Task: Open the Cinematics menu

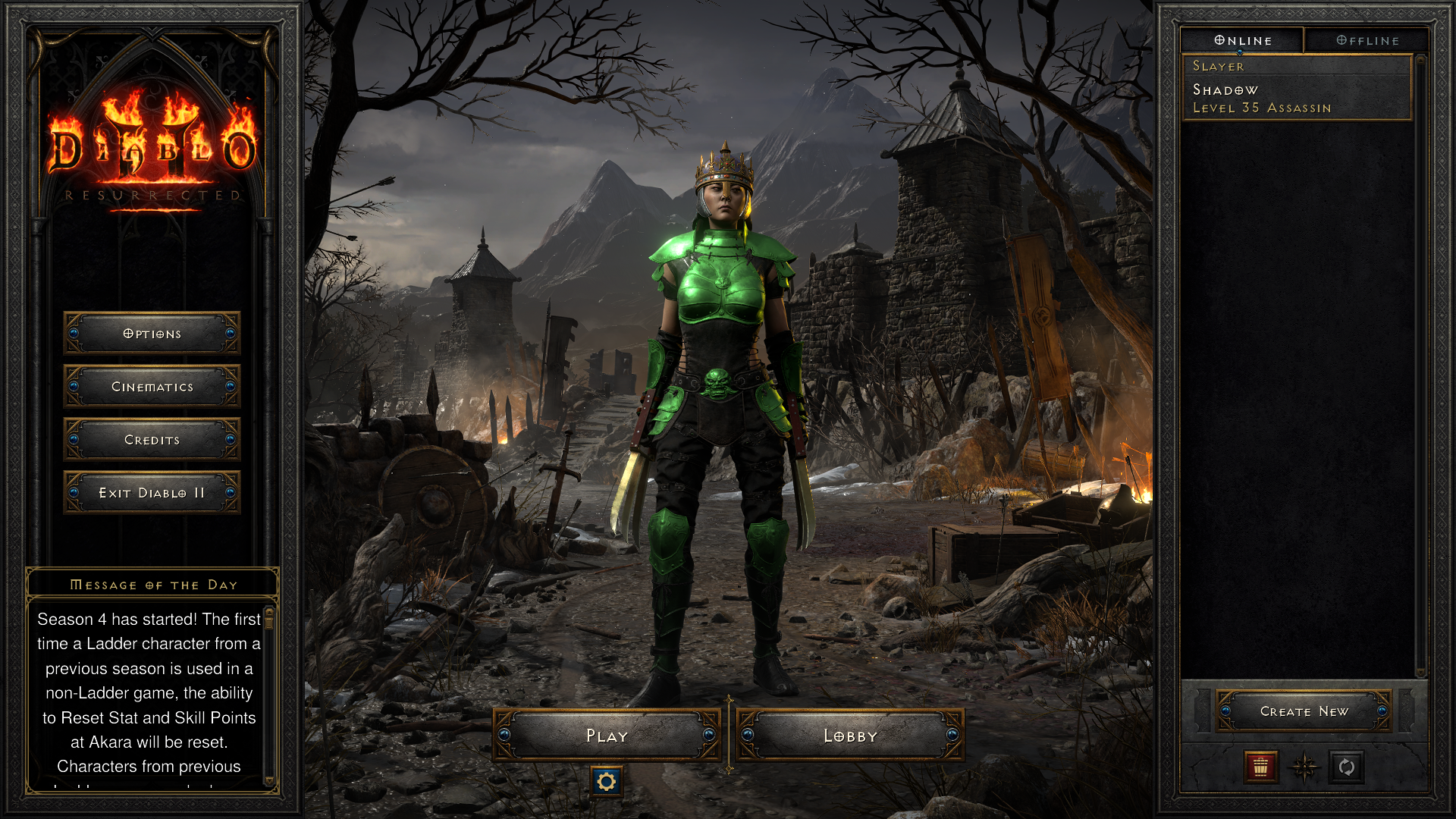Action: coord(152,387)
